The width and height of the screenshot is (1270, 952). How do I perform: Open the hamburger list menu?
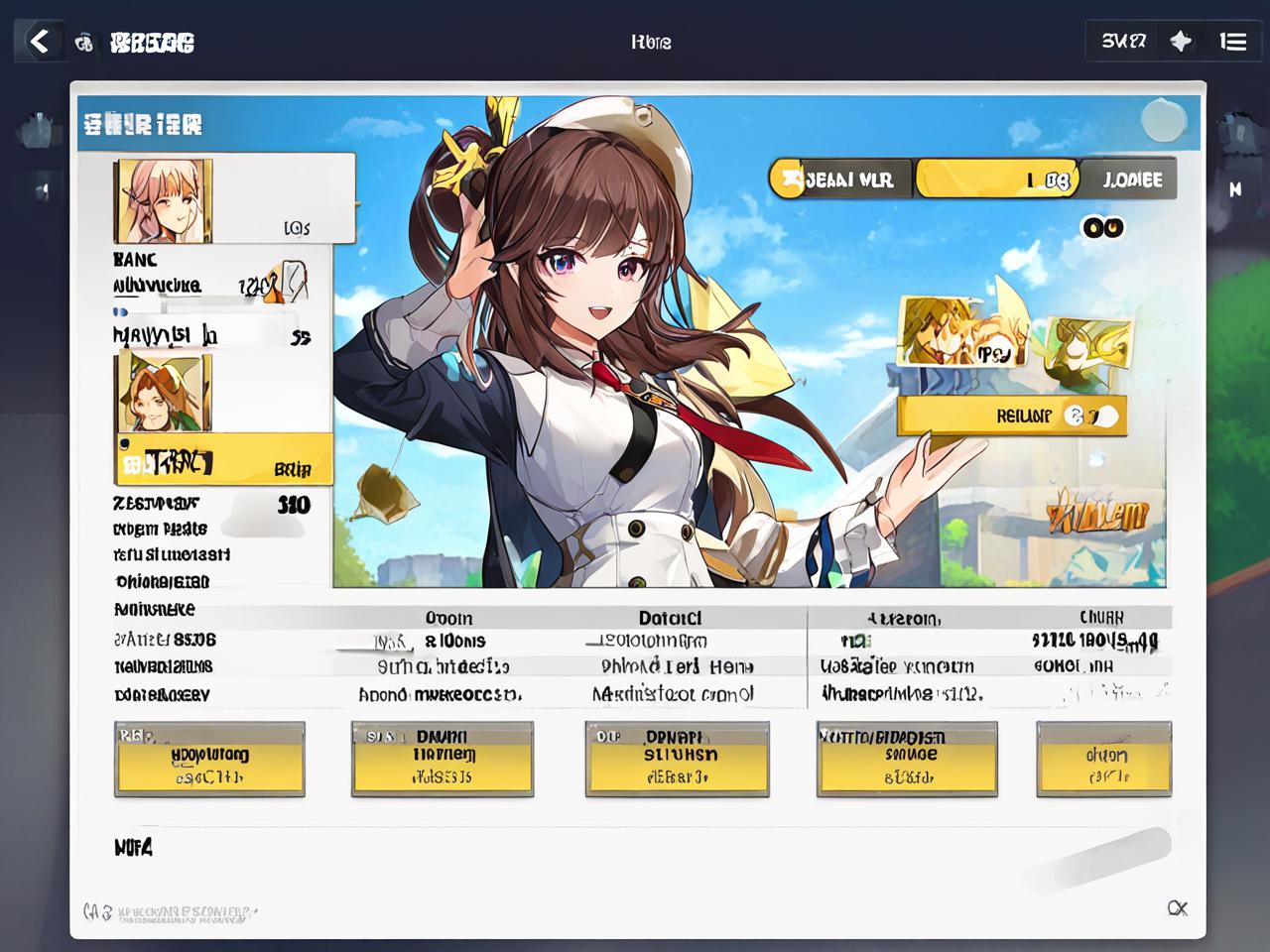click(x=1233, y=42)
